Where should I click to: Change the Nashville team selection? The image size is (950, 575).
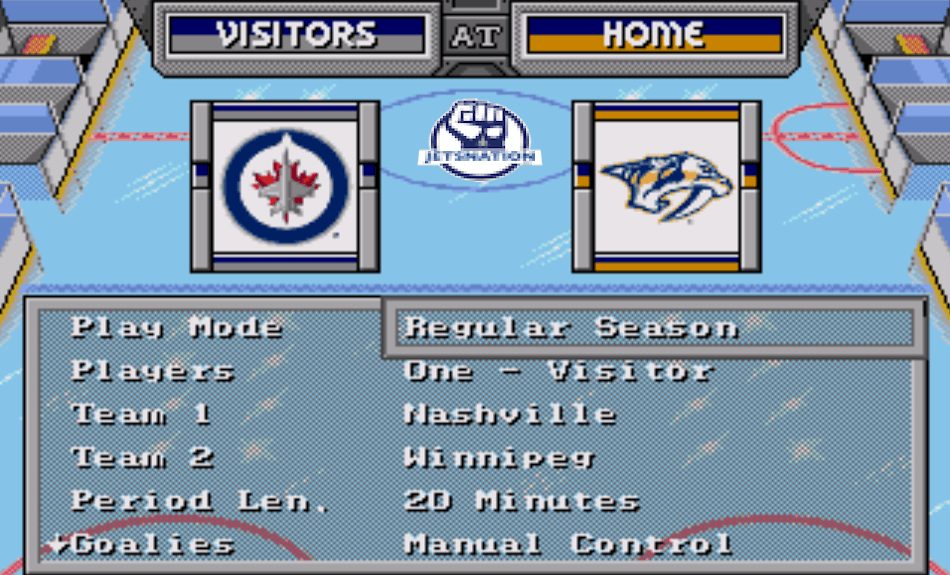(x=510, y=414)
